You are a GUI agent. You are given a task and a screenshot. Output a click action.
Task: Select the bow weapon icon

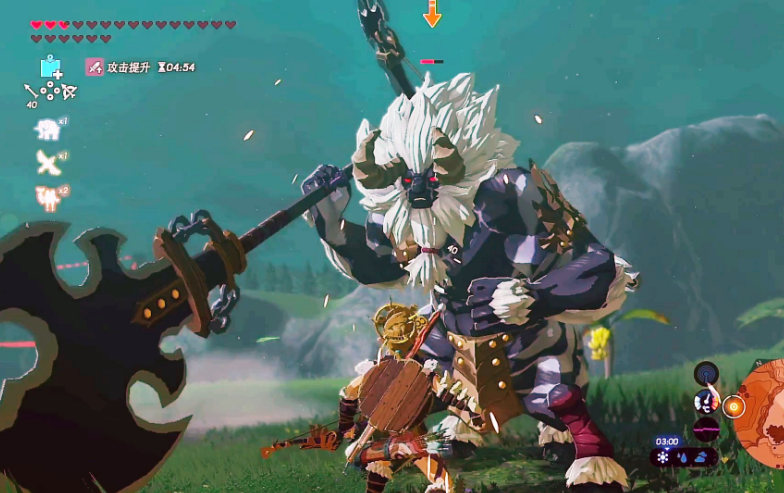coord(69,92)
